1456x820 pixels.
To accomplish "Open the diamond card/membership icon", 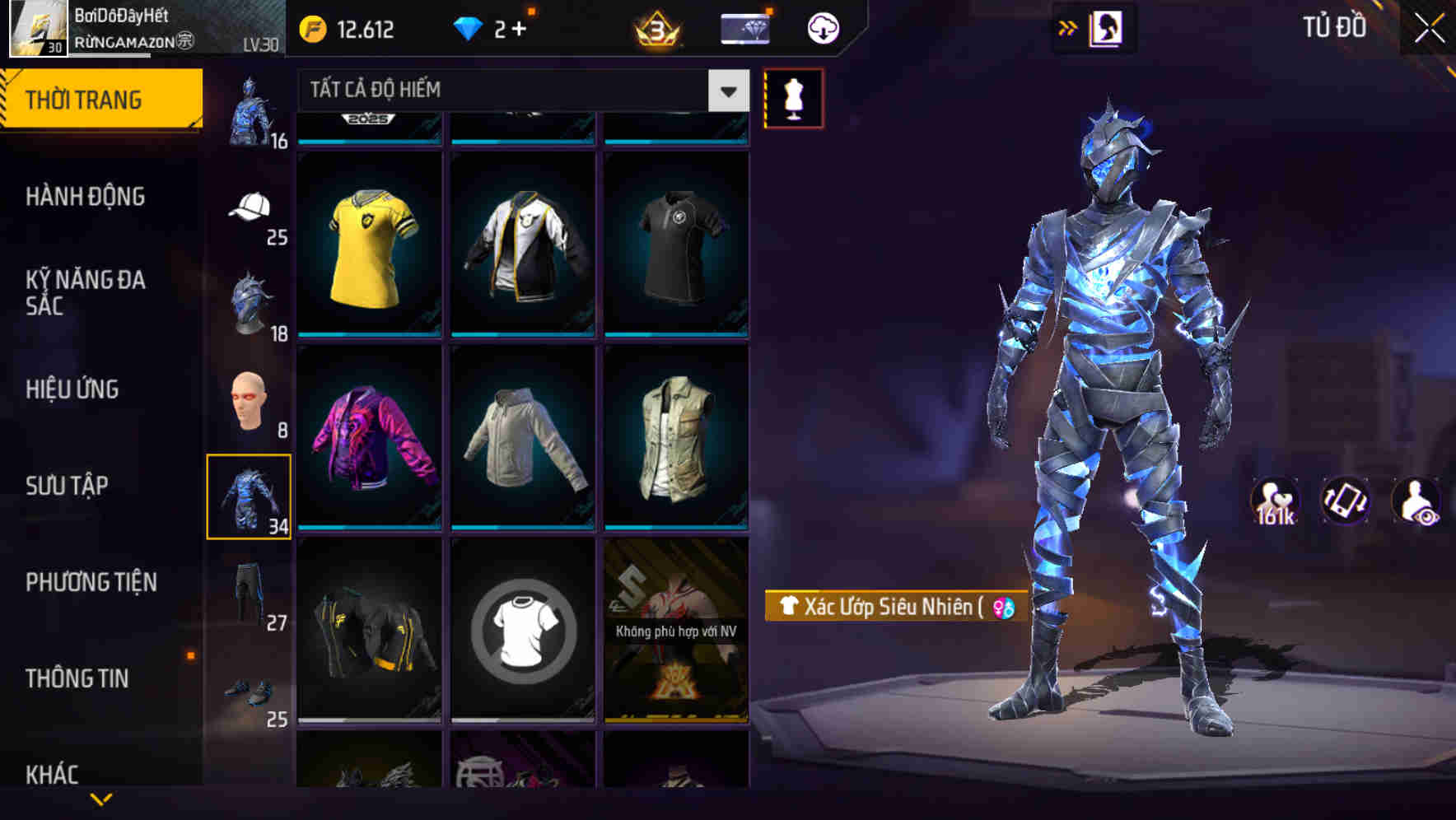I will [x=742, y=27].
